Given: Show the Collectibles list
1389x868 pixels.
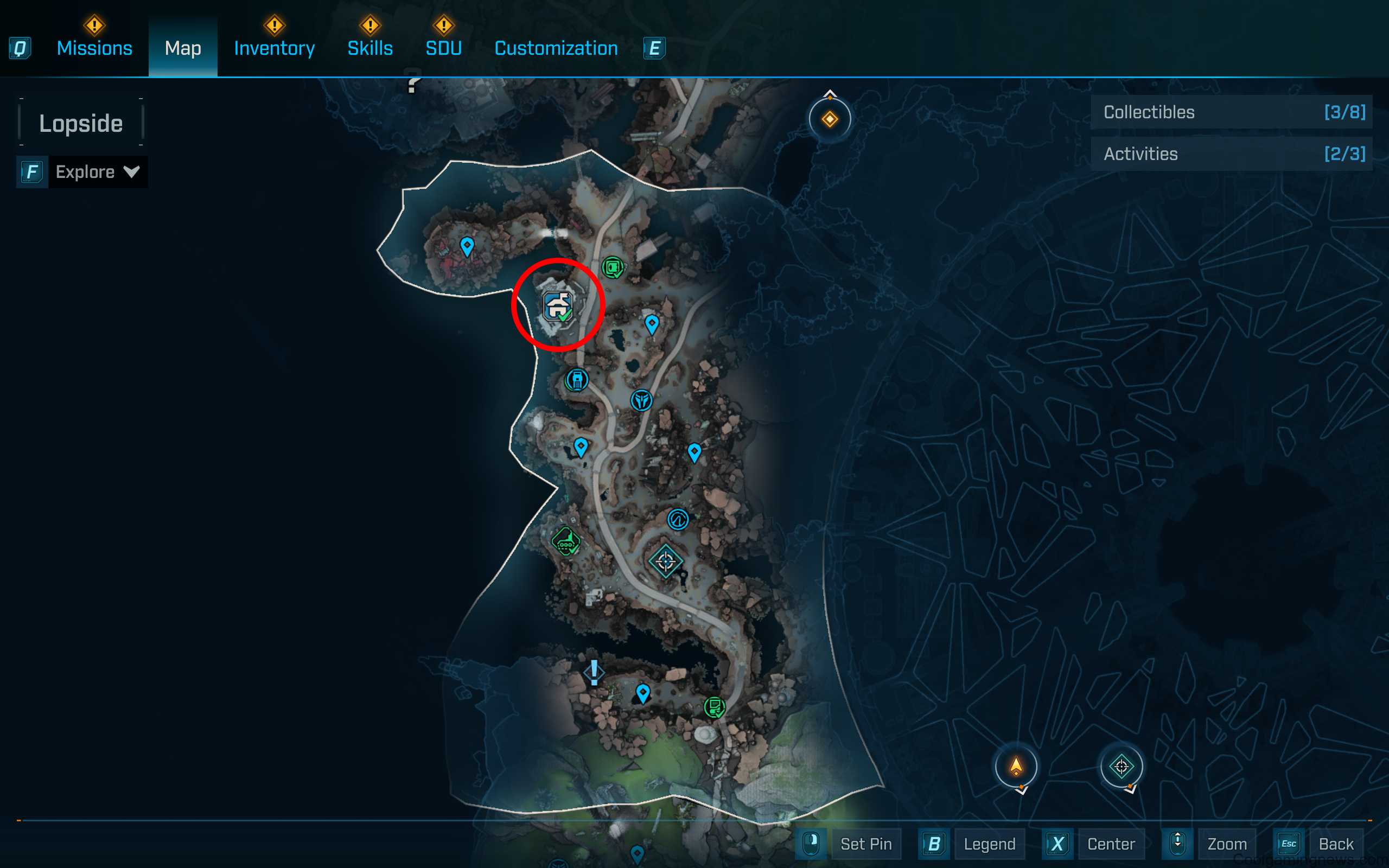Looking at the screenshot, I should click(x=1231, y=112).
